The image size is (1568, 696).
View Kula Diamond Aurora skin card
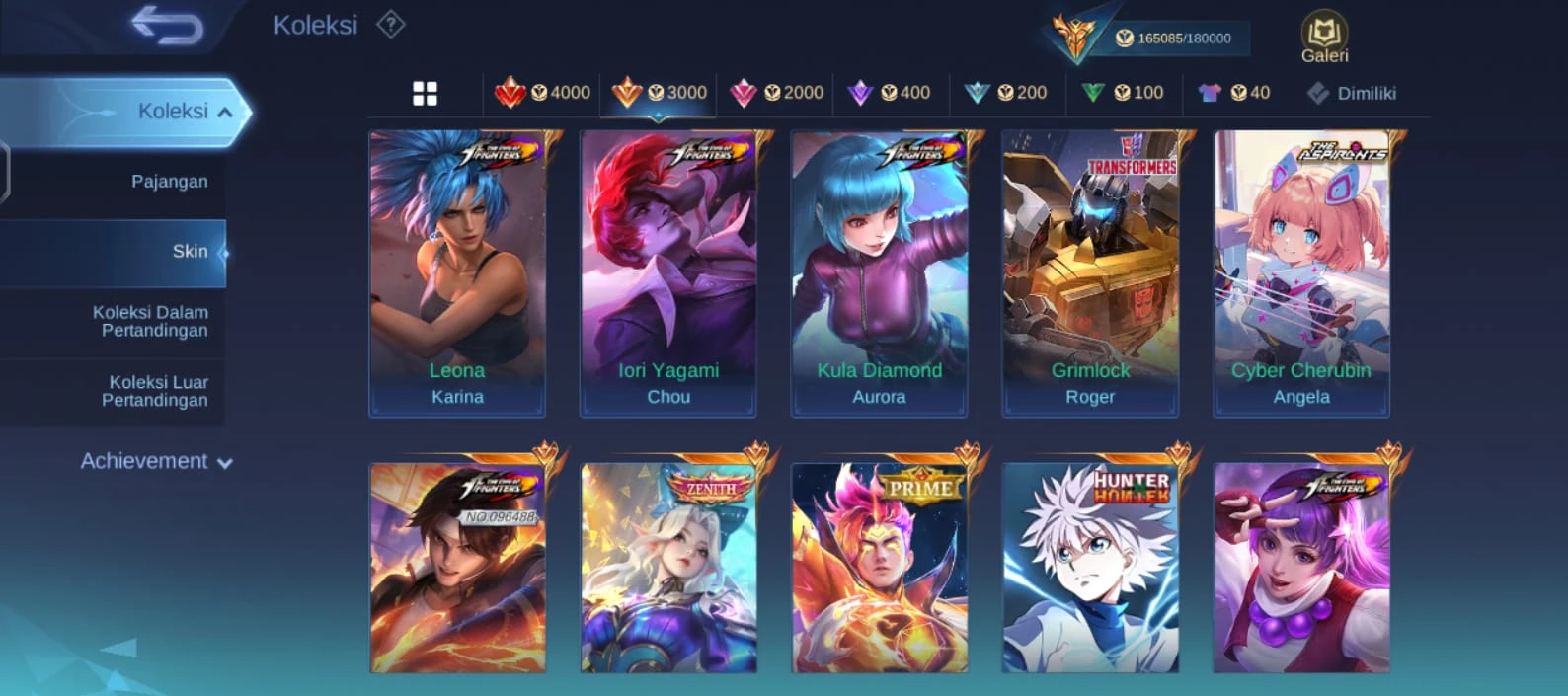(879, 273)
